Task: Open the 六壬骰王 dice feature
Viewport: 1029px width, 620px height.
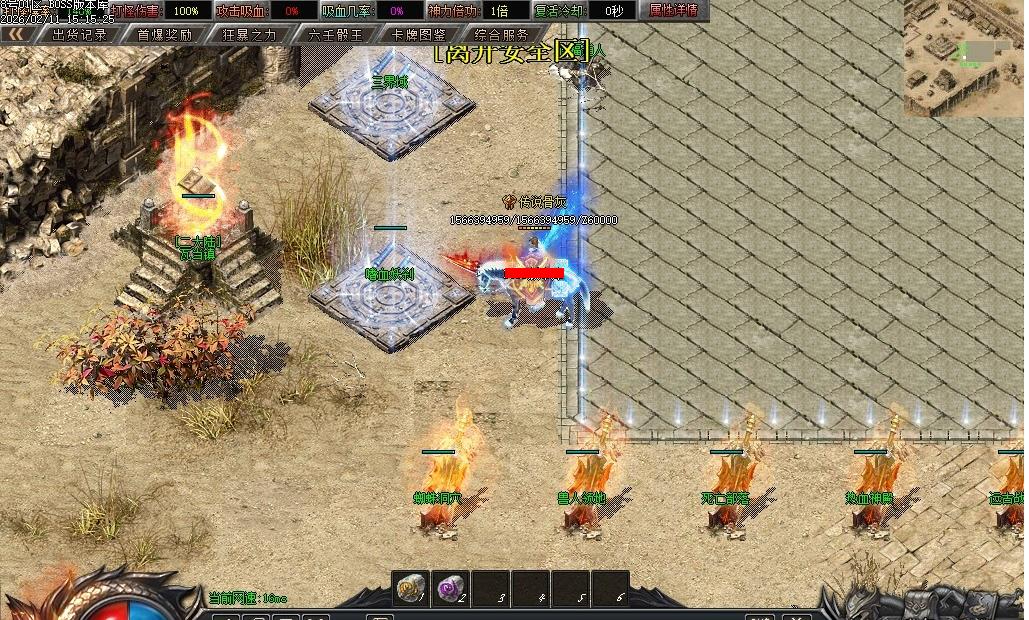Action: coord(335,34)
